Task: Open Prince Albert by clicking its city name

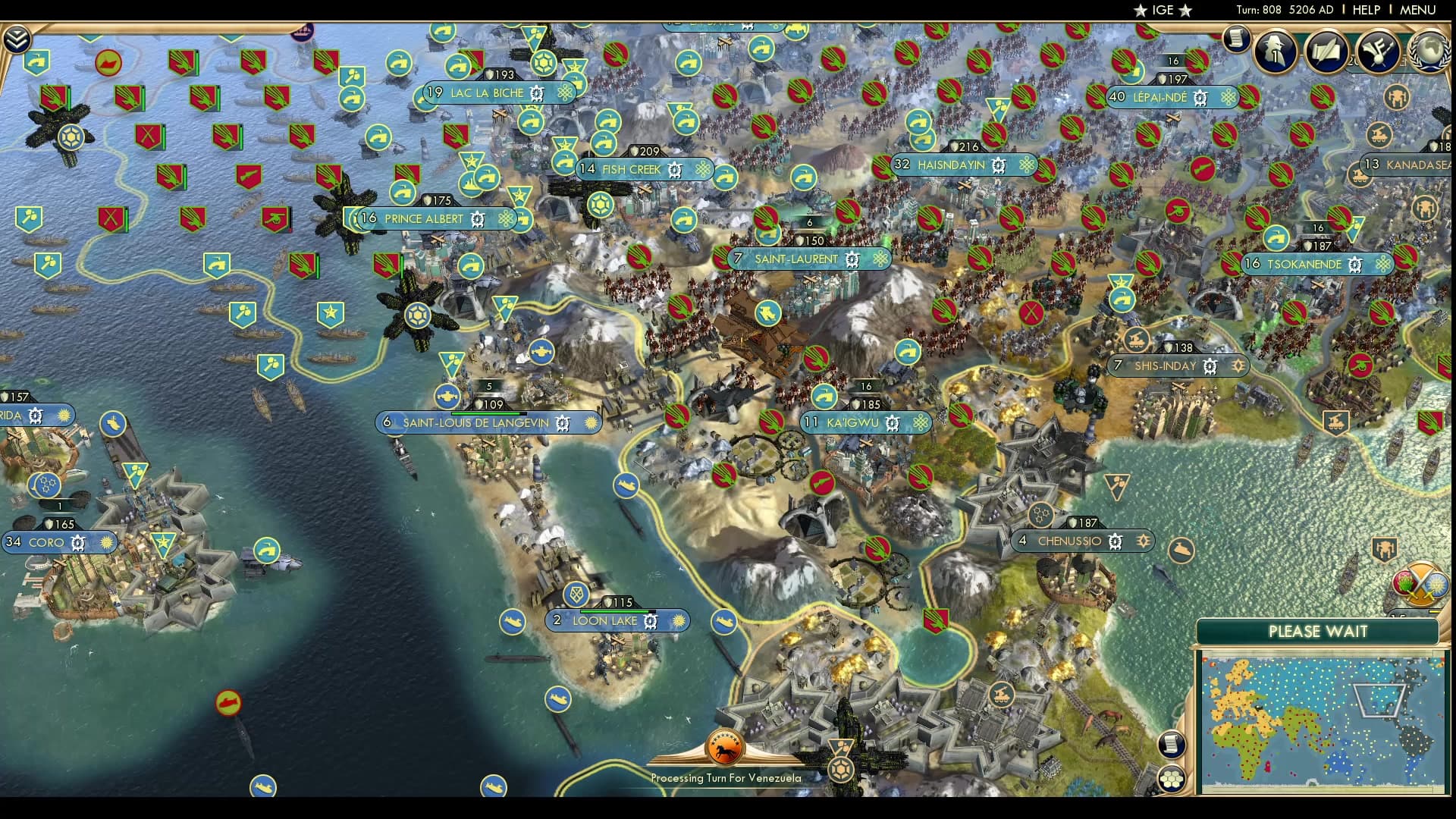Action: point(425,219)
